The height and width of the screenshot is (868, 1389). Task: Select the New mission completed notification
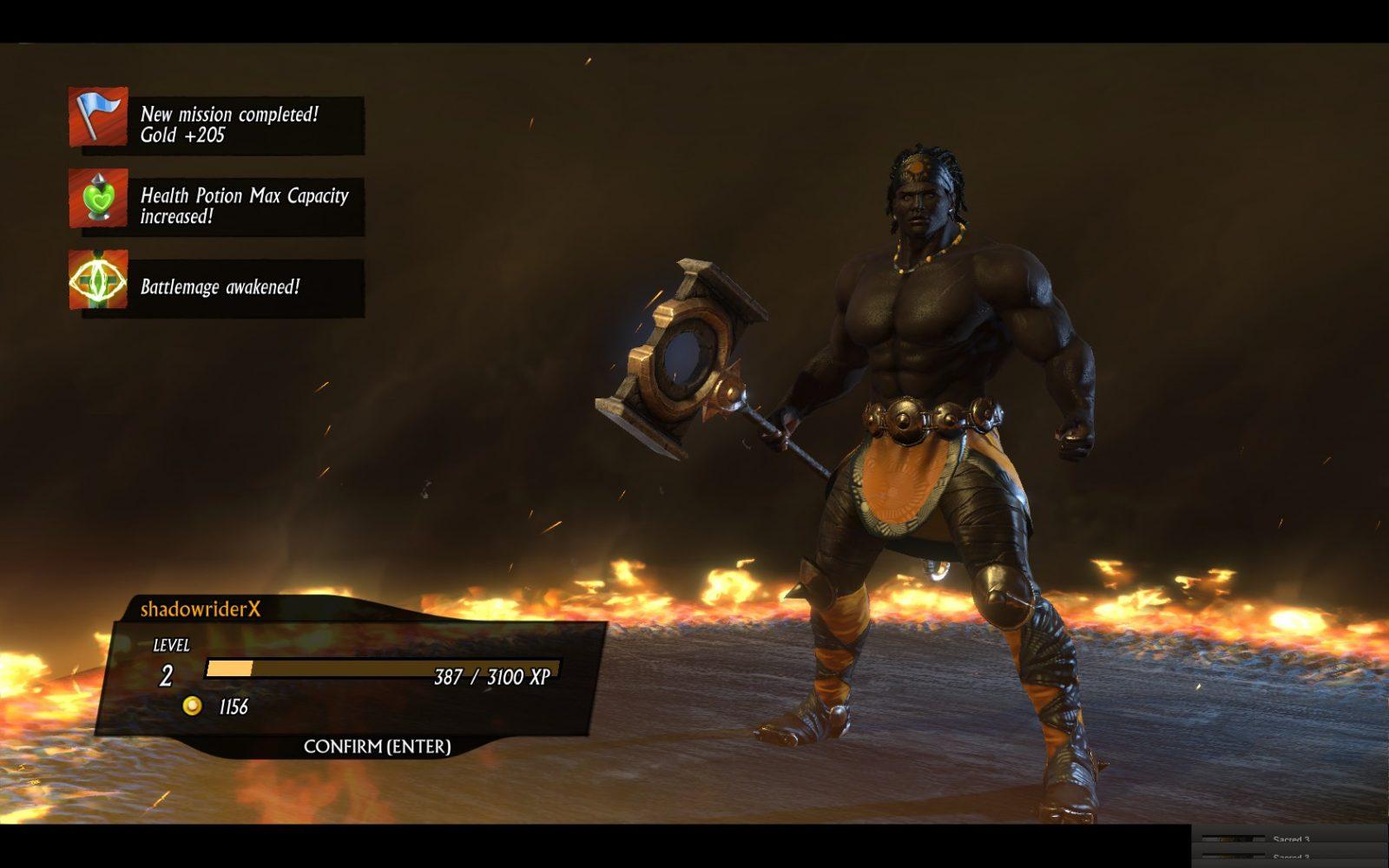217,124
